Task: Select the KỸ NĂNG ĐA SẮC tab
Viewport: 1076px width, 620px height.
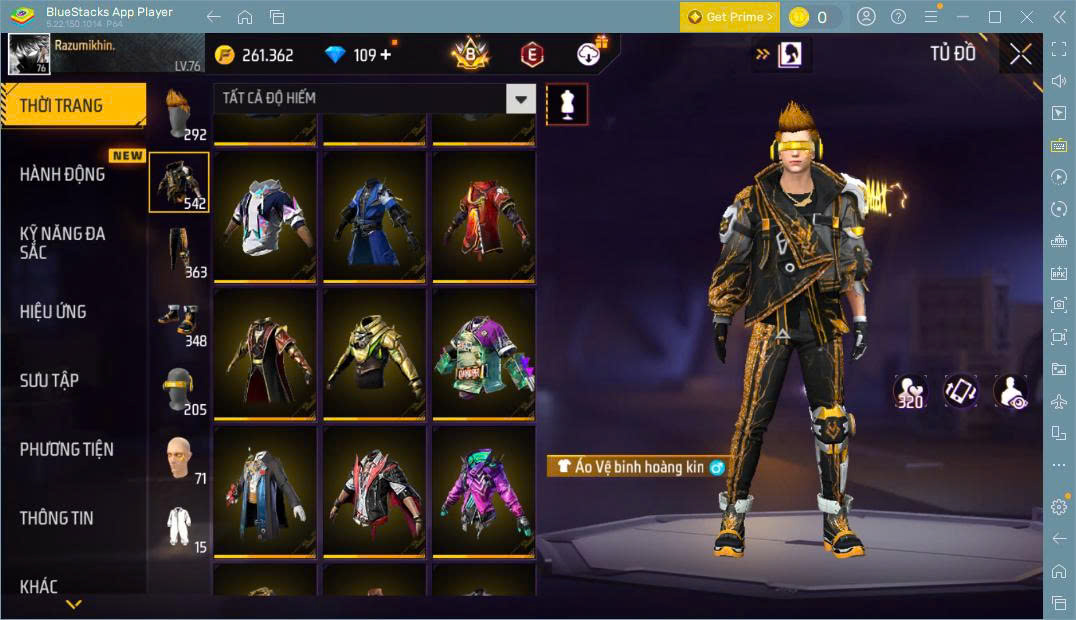Action: 62,242
